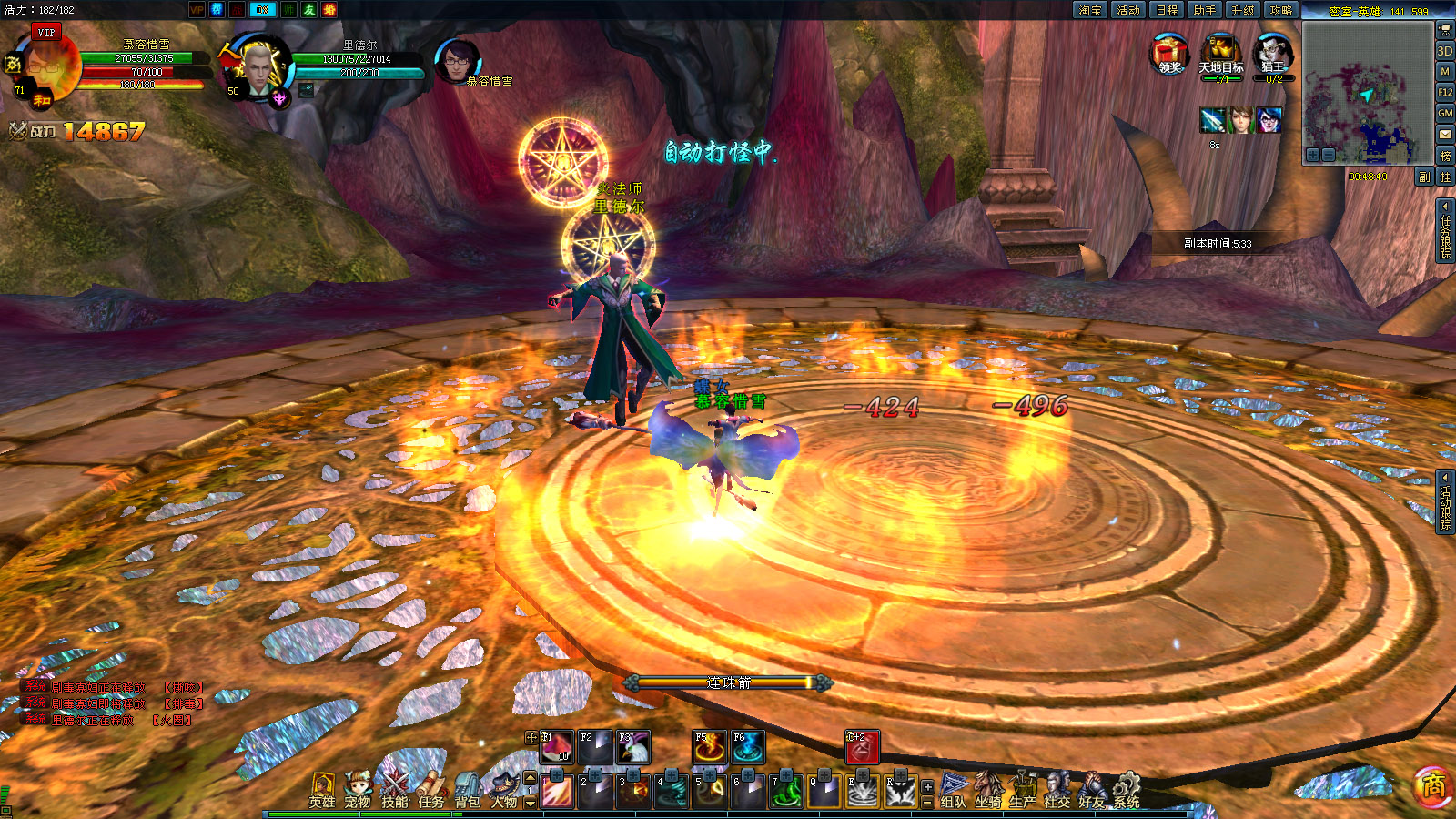Viewport: 1456px width, 819px height.
Task: Open the 背包 backpack inventory
Action: click(x=468, y=790)
